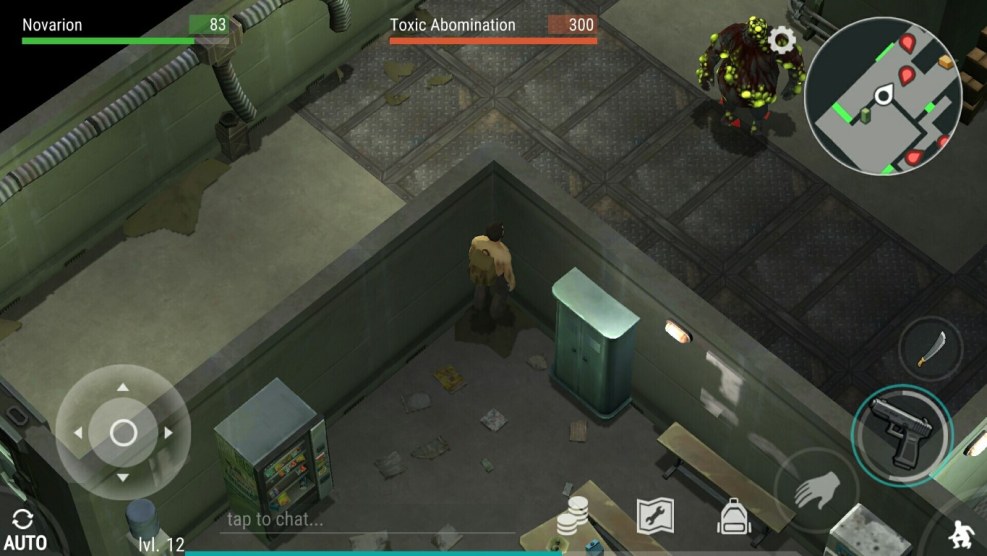The width and height of the screenshot is (987, 556).
Task: Open the backpack inventory
Action: 734,516
